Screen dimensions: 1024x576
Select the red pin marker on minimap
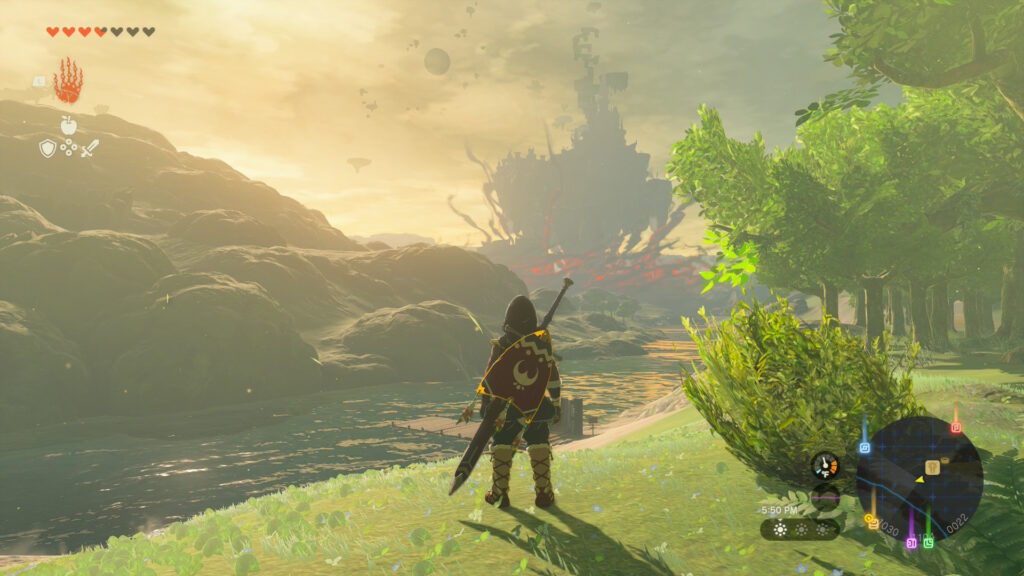click(955, 427)
